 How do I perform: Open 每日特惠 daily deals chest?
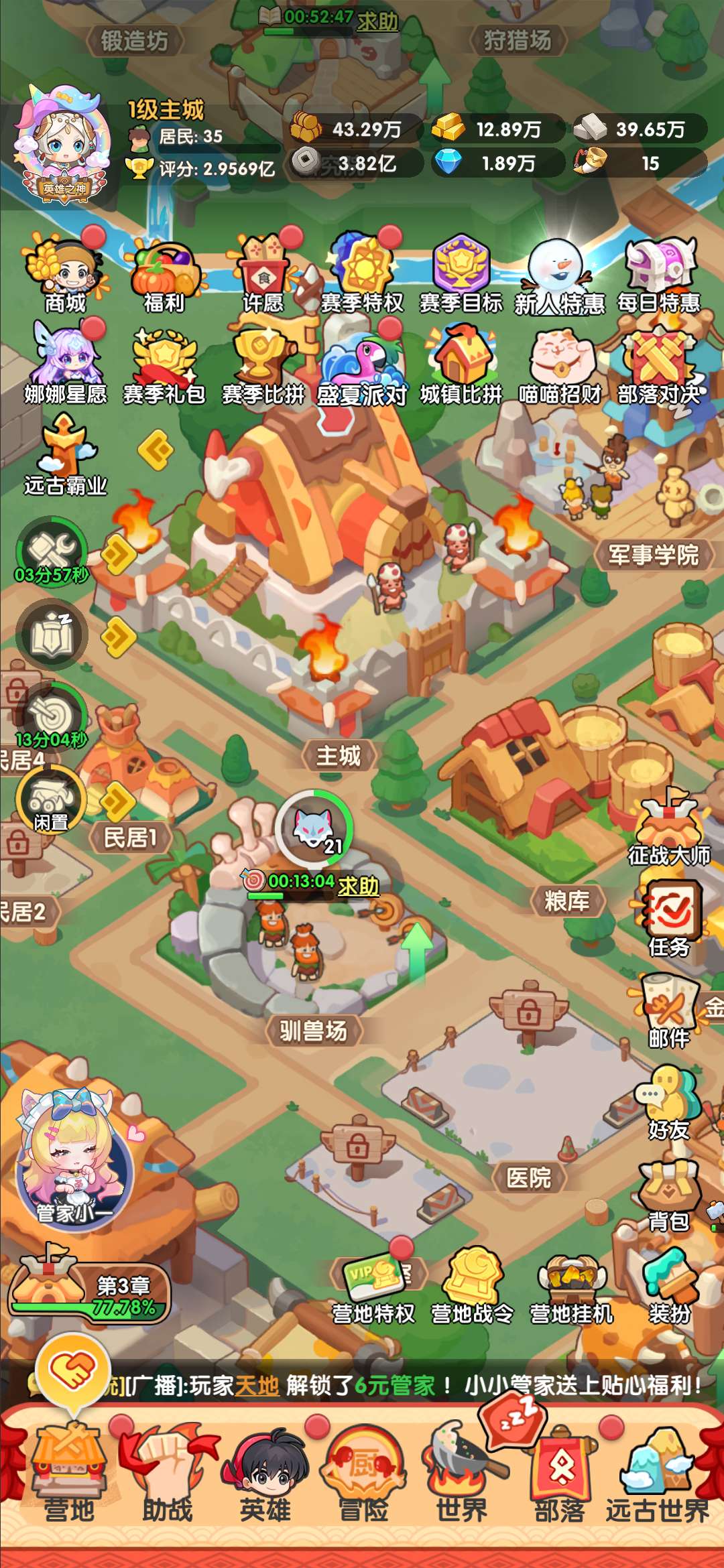pyautogui.click(x=658, y=276)
